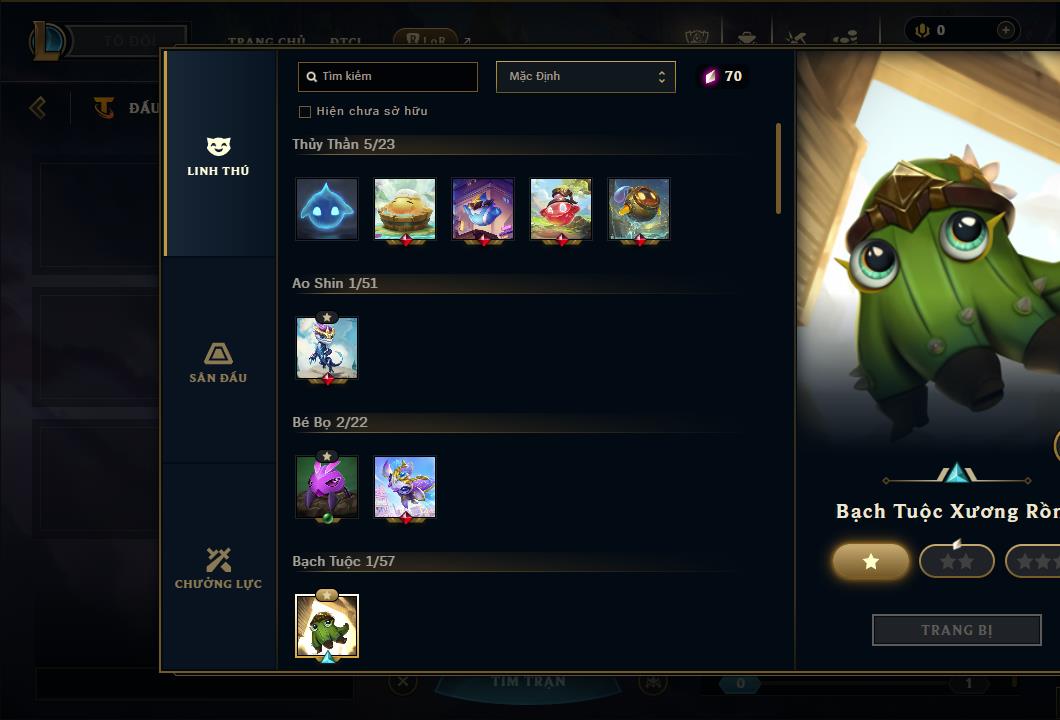This screenshot has width=1060, height=720.
Task: Click the back arrow button
Action: pos(38,107)
